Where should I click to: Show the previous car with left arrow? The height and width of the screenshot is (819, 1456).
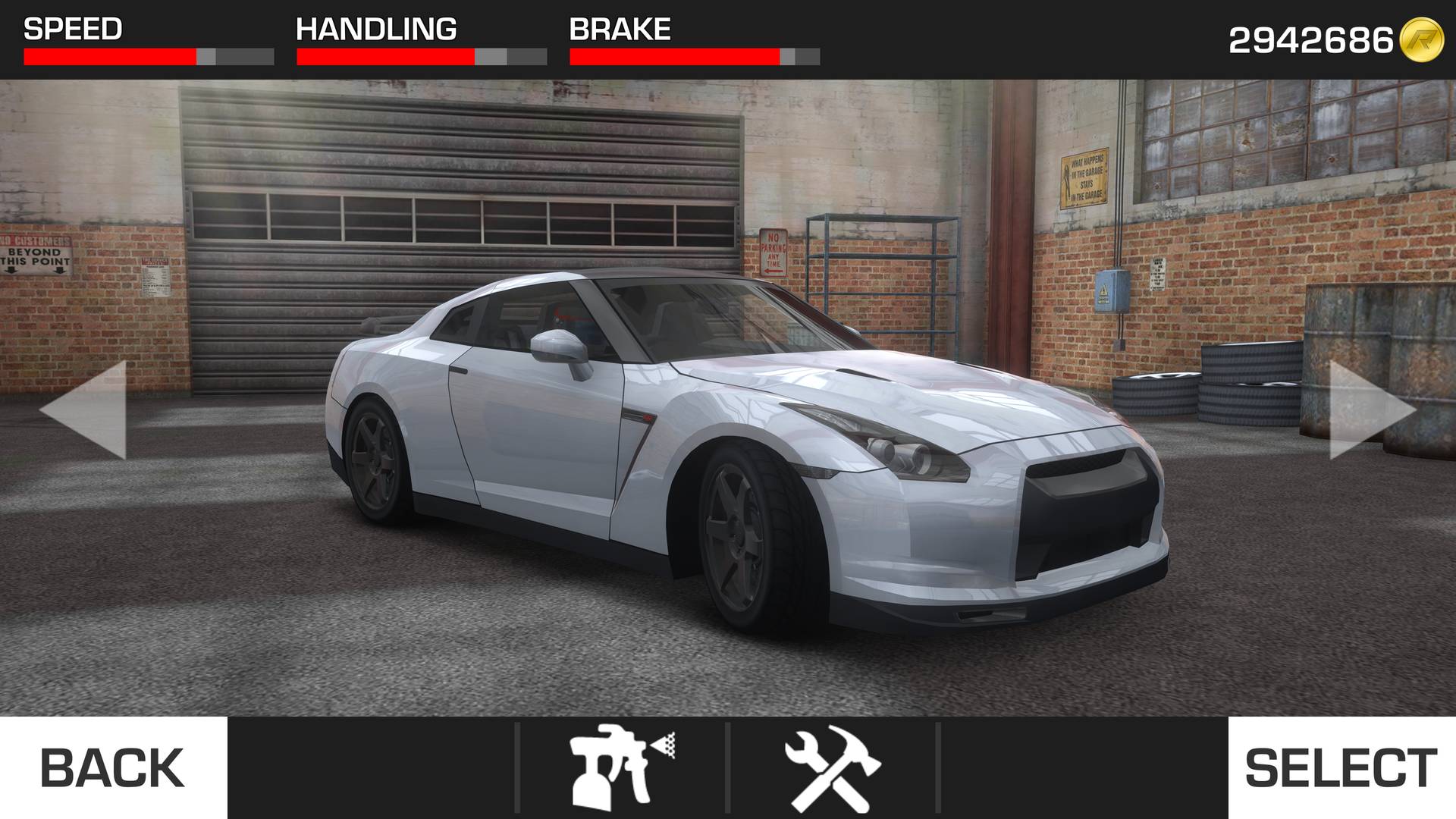85,409
